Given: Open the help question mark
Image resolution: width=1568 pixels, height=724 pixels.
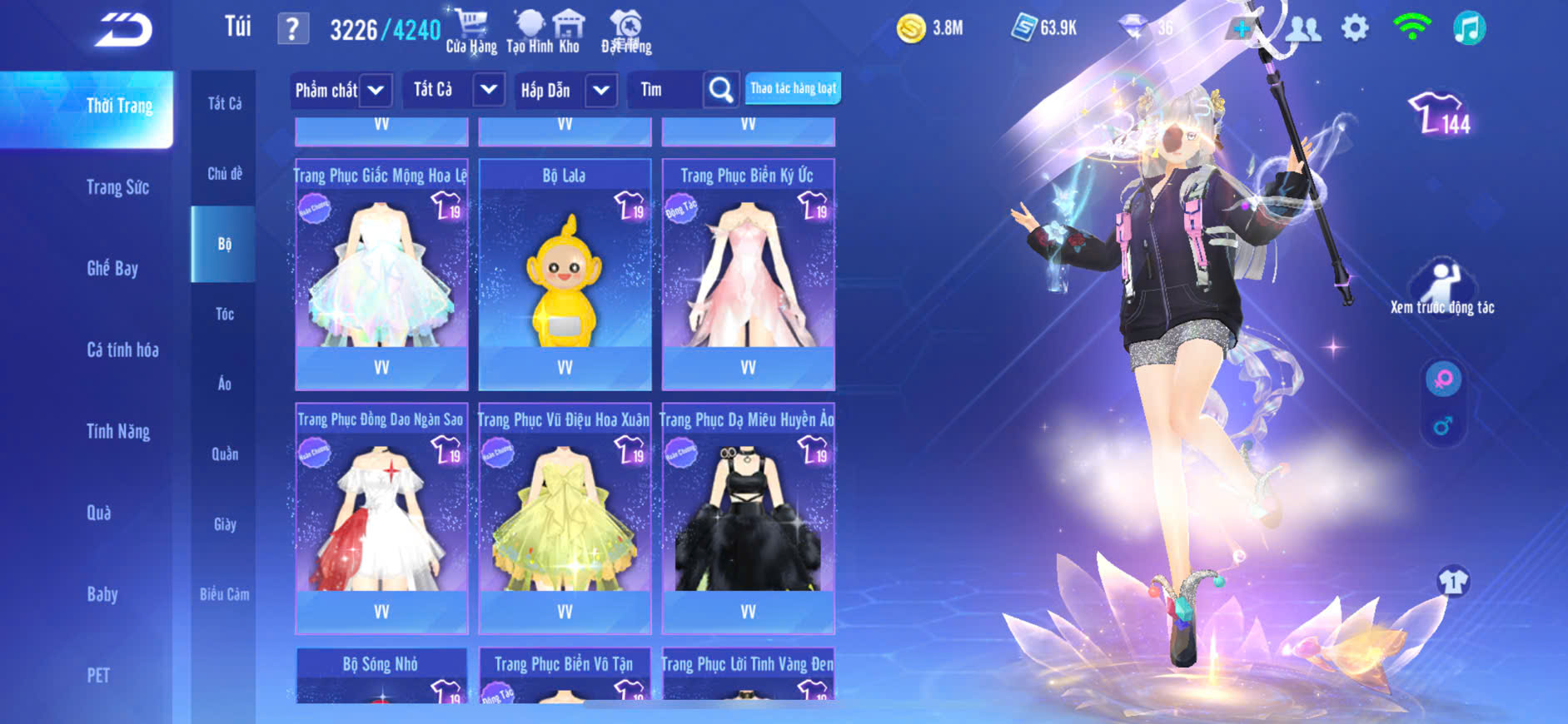Looking at the screenshot, I should [x=292, y=30].
